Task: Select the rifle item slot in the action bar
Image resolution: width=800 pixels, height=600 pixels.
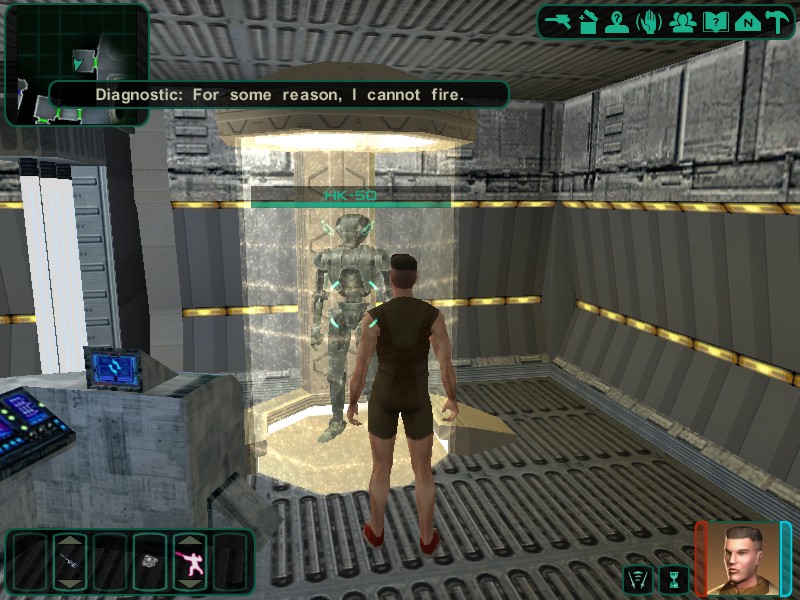Action: [x=70, y=561]
